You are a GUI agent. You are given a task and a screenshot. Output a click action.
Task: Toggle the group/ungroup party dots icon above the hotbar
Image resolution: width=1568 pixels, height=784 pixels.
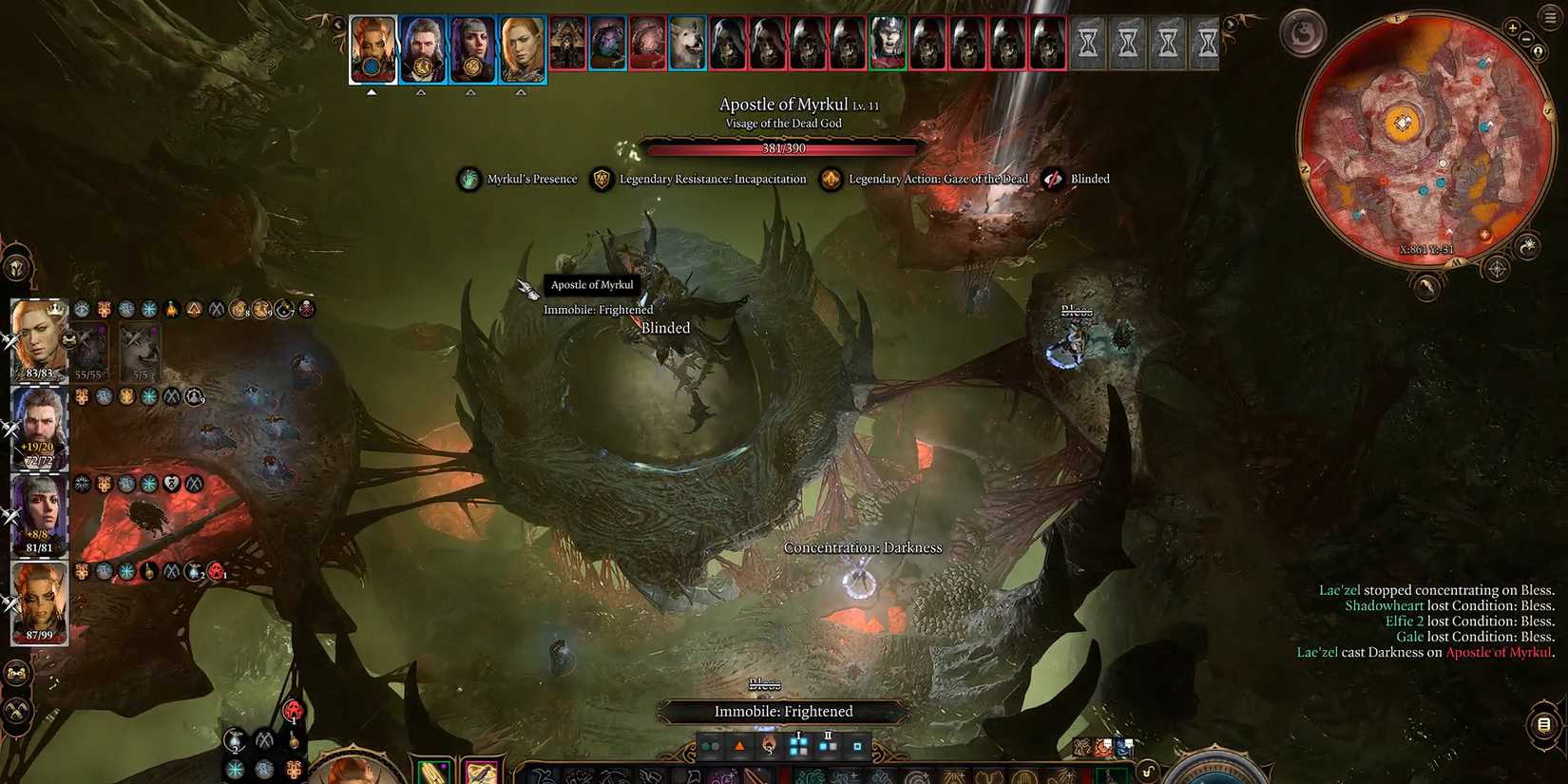point(709,747)
